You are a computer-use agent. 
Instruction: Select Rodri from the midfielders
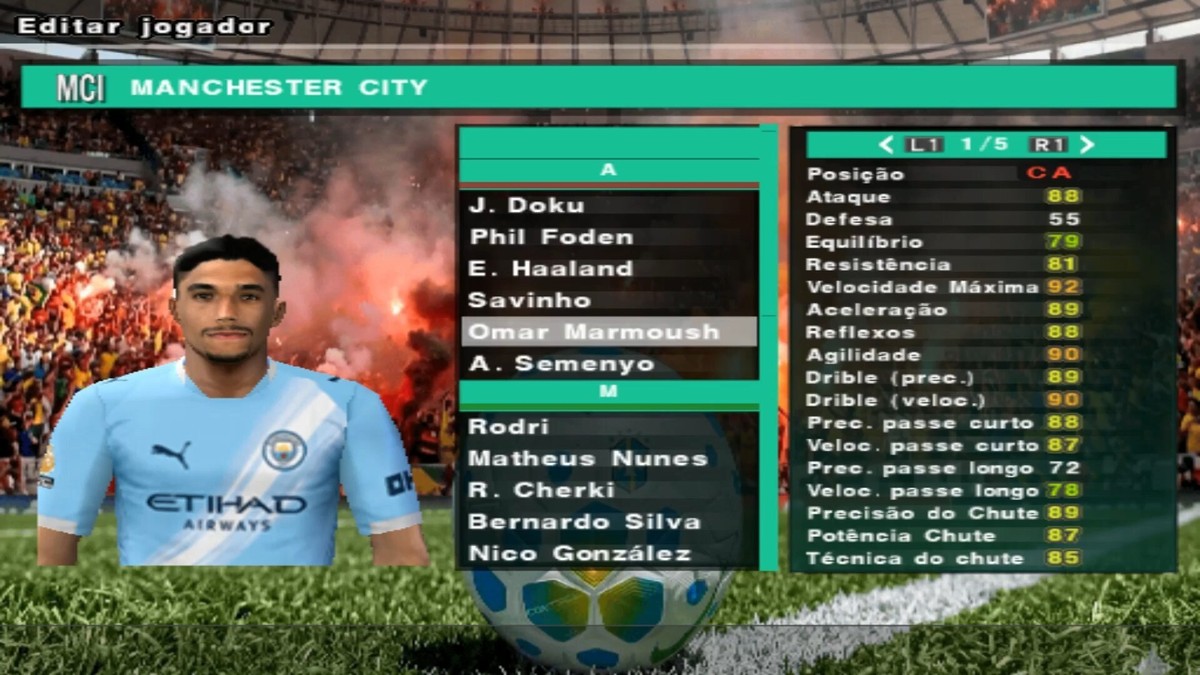coord(509,427)
